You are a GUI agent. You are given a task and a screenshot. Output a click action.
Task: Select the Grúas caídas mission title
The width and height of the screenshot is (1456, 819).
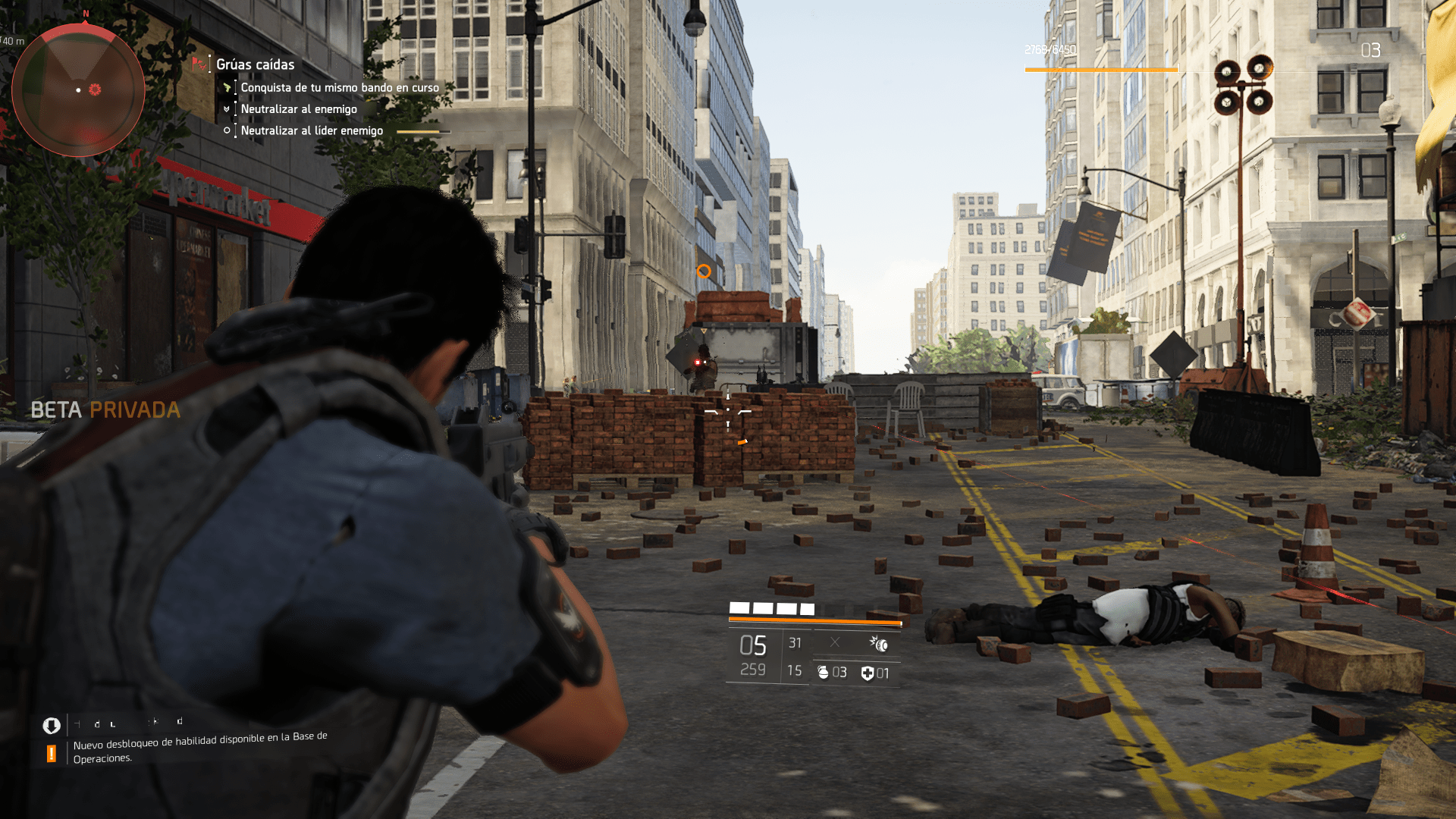point(254,64)
